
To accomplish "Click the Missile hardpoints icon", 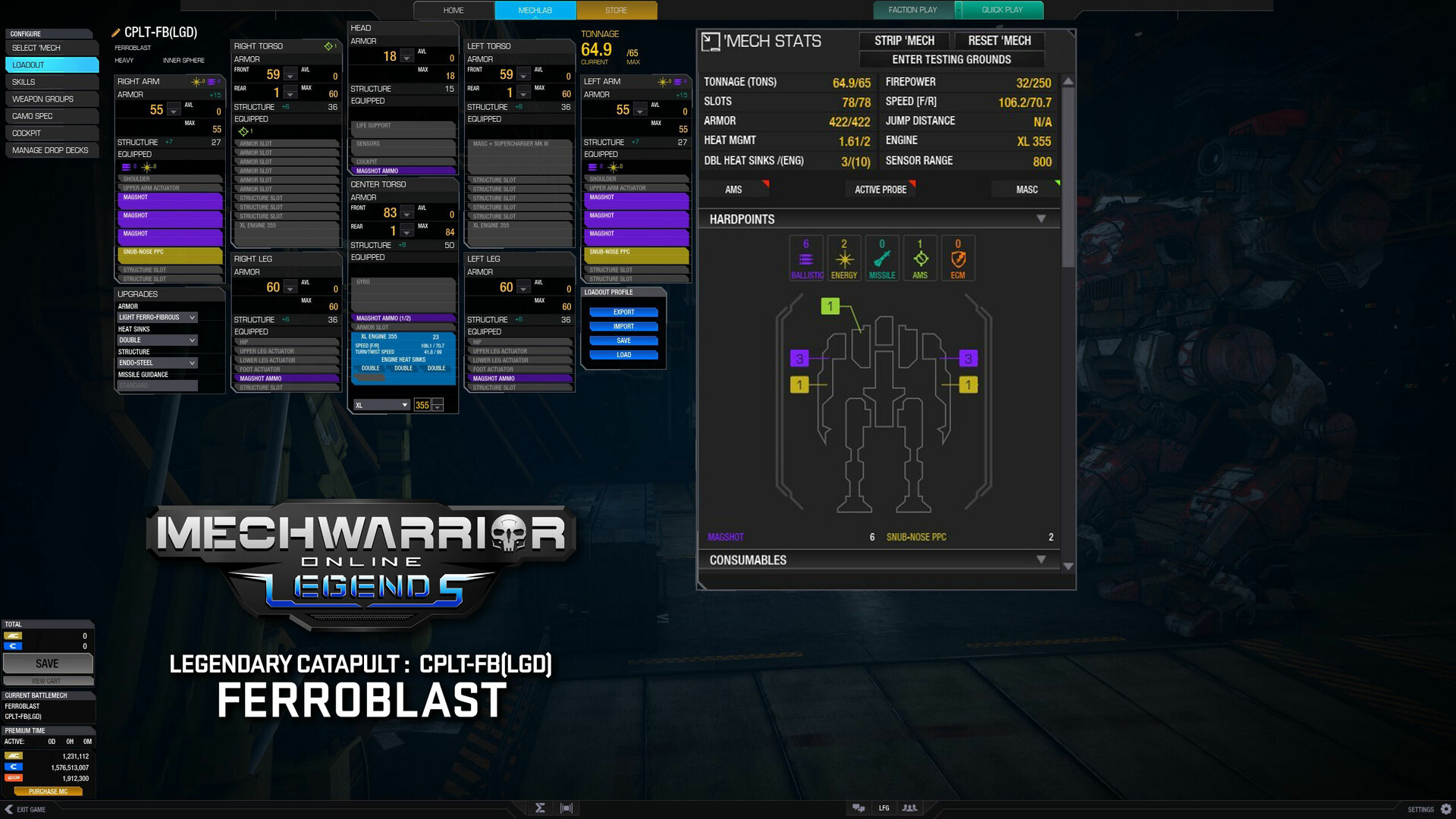I will 882,258.
